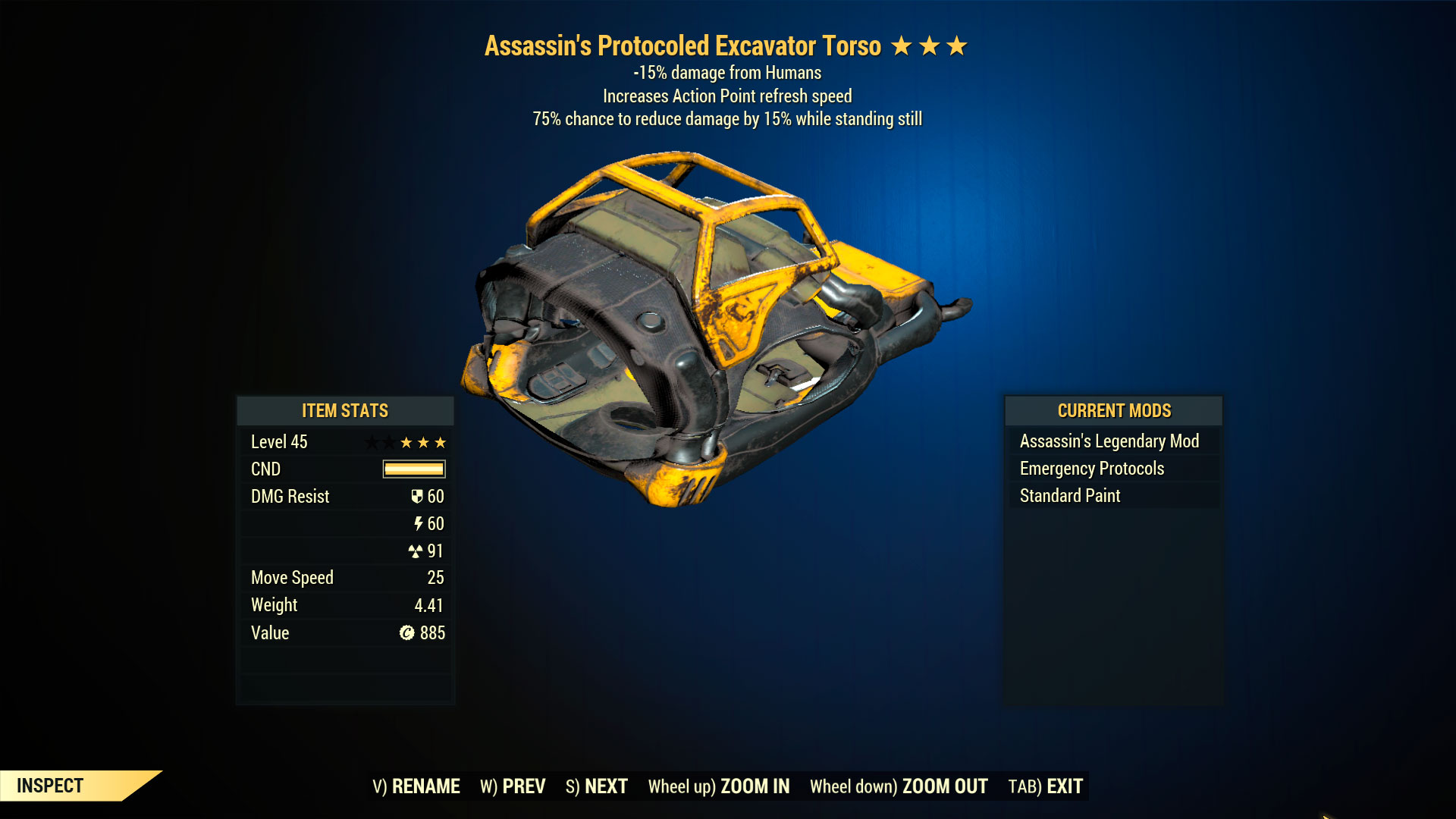Image resolution: width=1456 pixels, height=819 pixels.
Task: Click ZOOM IN on the bottom bar
Action: click(x=719, y=786)
